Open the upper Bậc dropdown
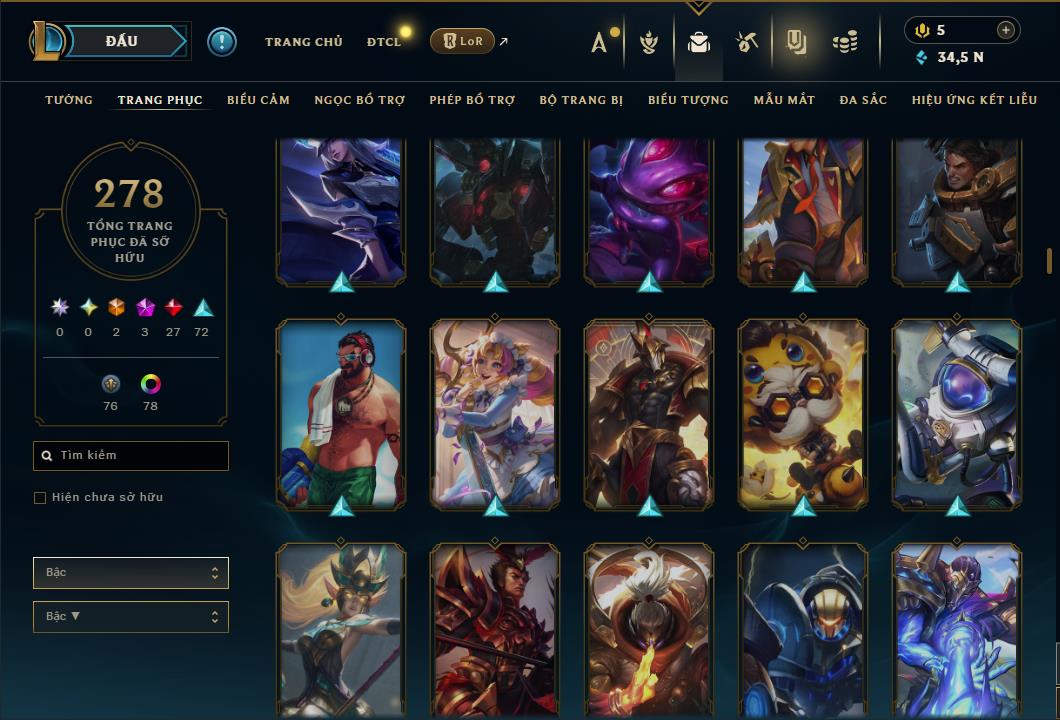The image size is (1060, 720). (x=130, y=573)
